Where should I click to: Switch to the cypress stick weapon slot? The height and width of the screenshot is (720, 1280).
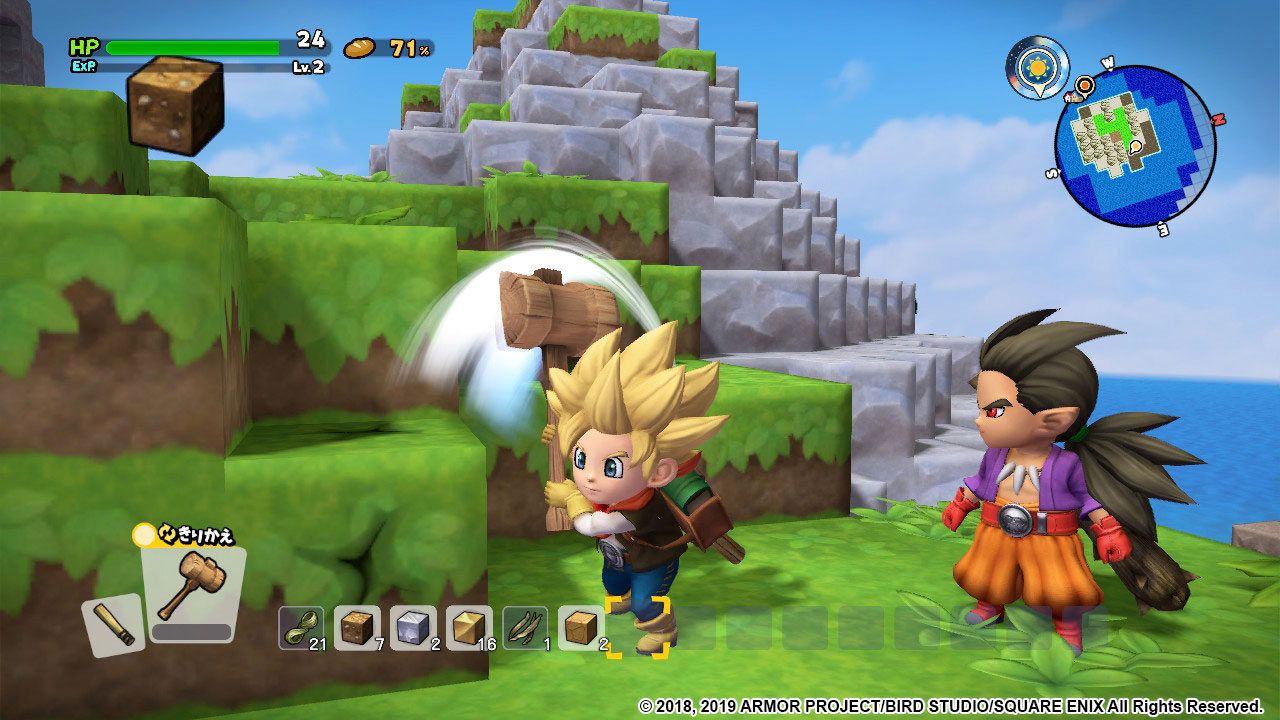point(113,624)
